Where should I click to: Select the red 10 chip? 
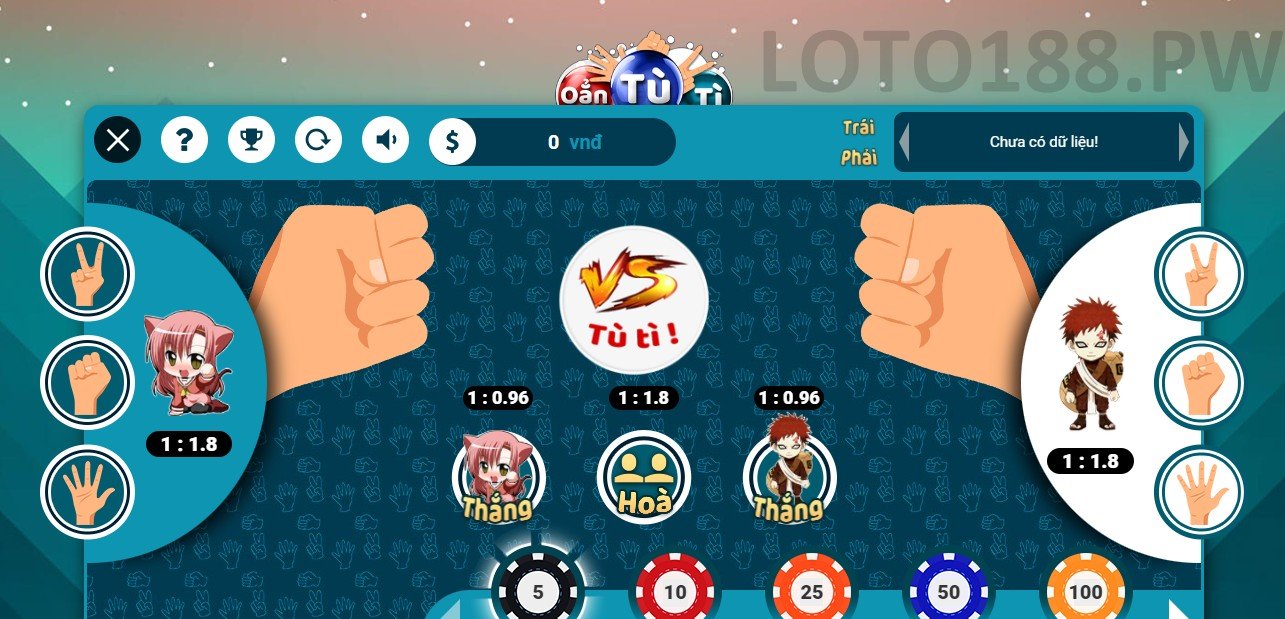point(675,591)
